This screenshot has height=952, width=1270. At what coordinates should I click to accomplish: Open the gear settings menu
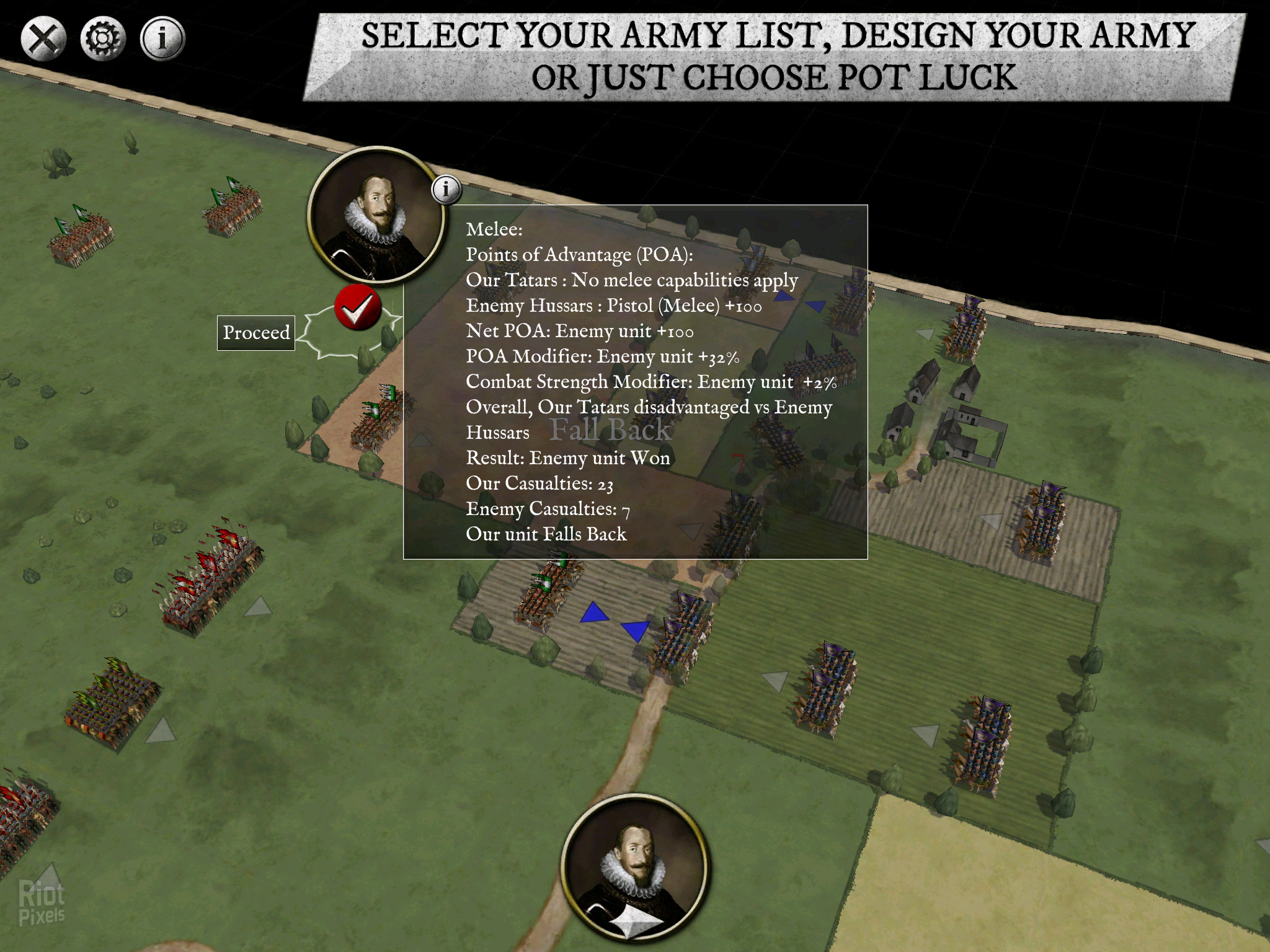point(102,39)
